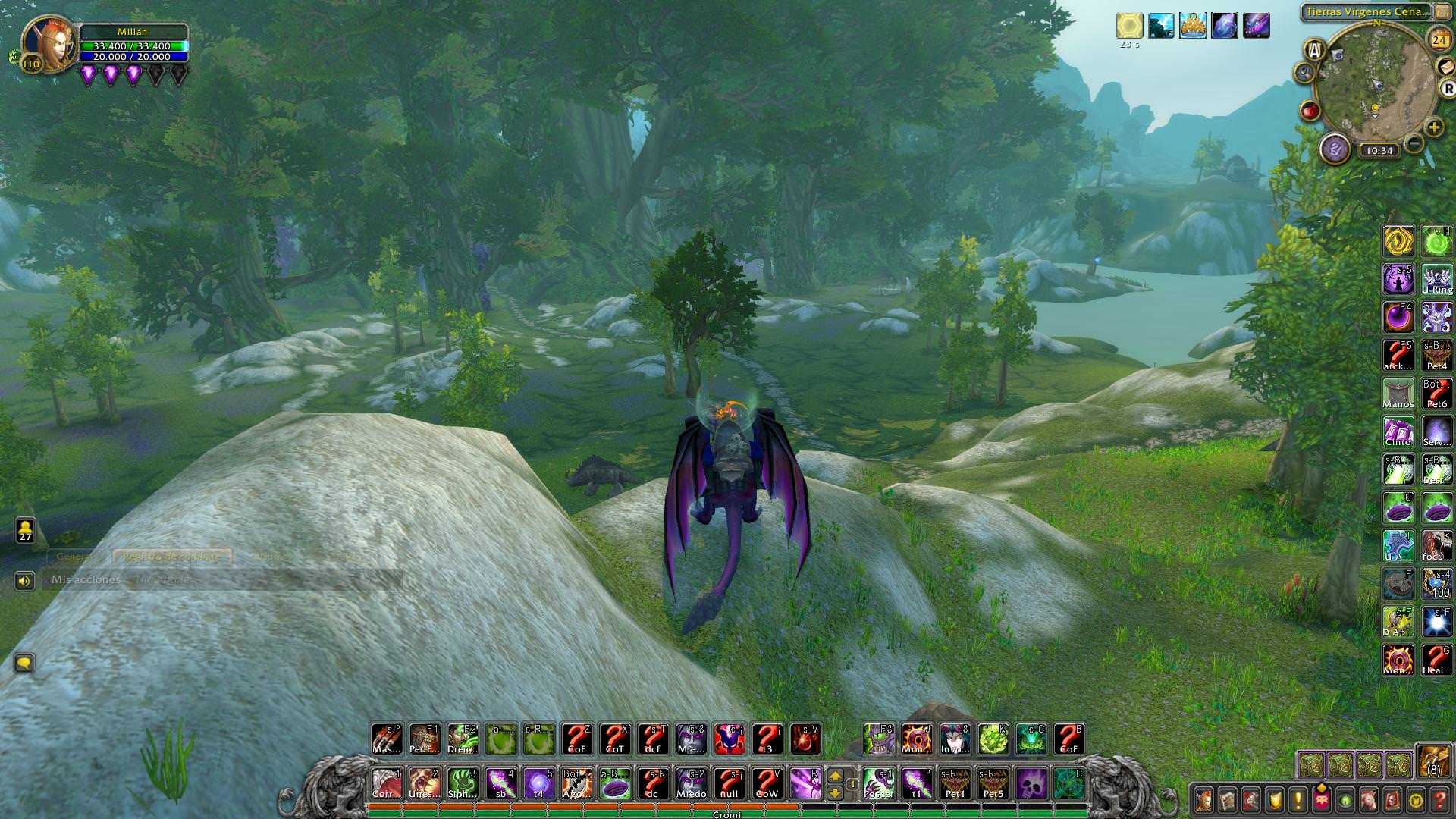1456x819 pixels.
Task: Activate the Corr... ability in slot 1
Action: 387,783
